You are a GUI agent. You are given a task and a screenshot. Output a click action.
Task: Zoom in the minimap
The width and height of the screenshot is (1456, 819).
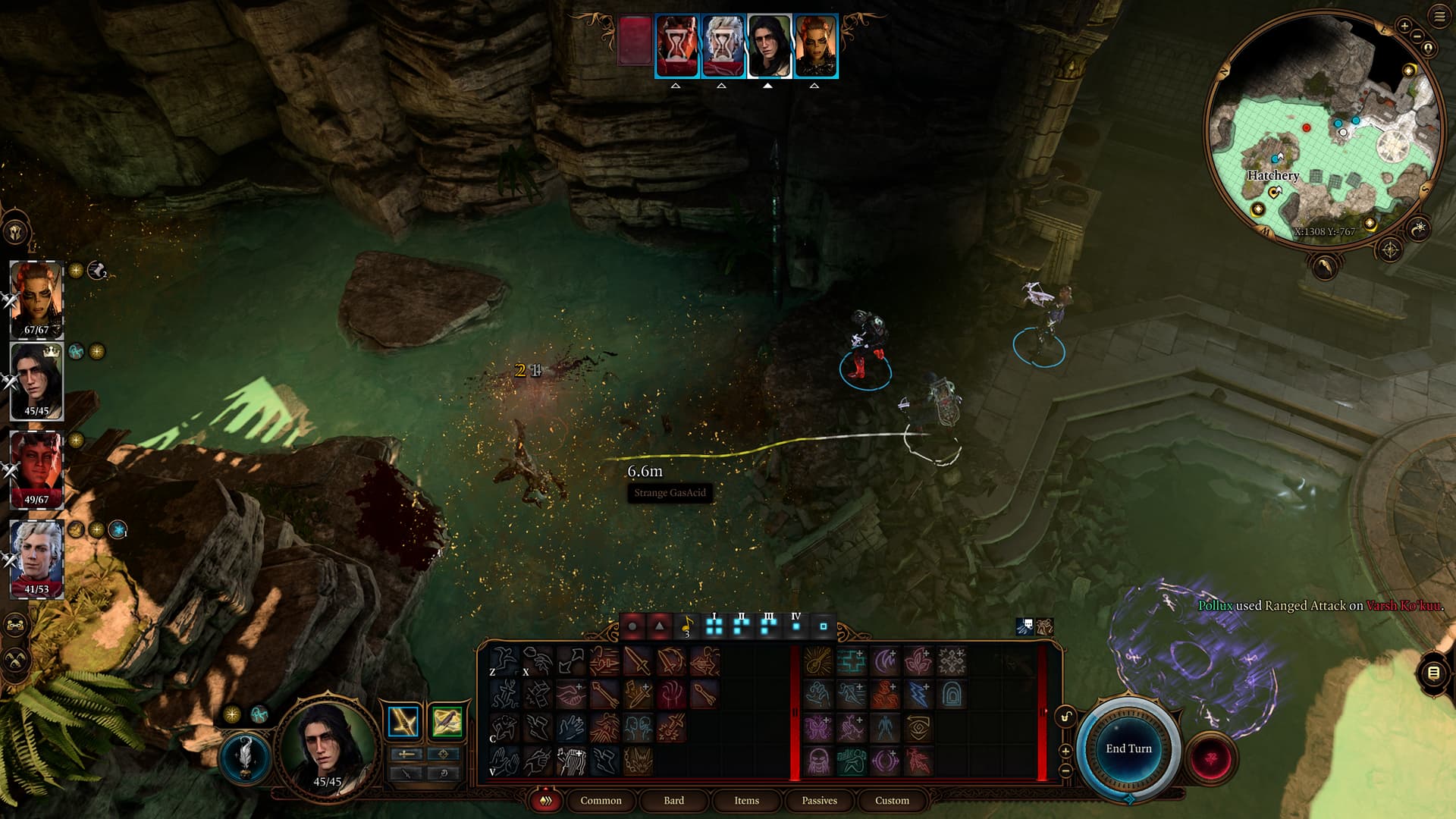(1404, 27)
